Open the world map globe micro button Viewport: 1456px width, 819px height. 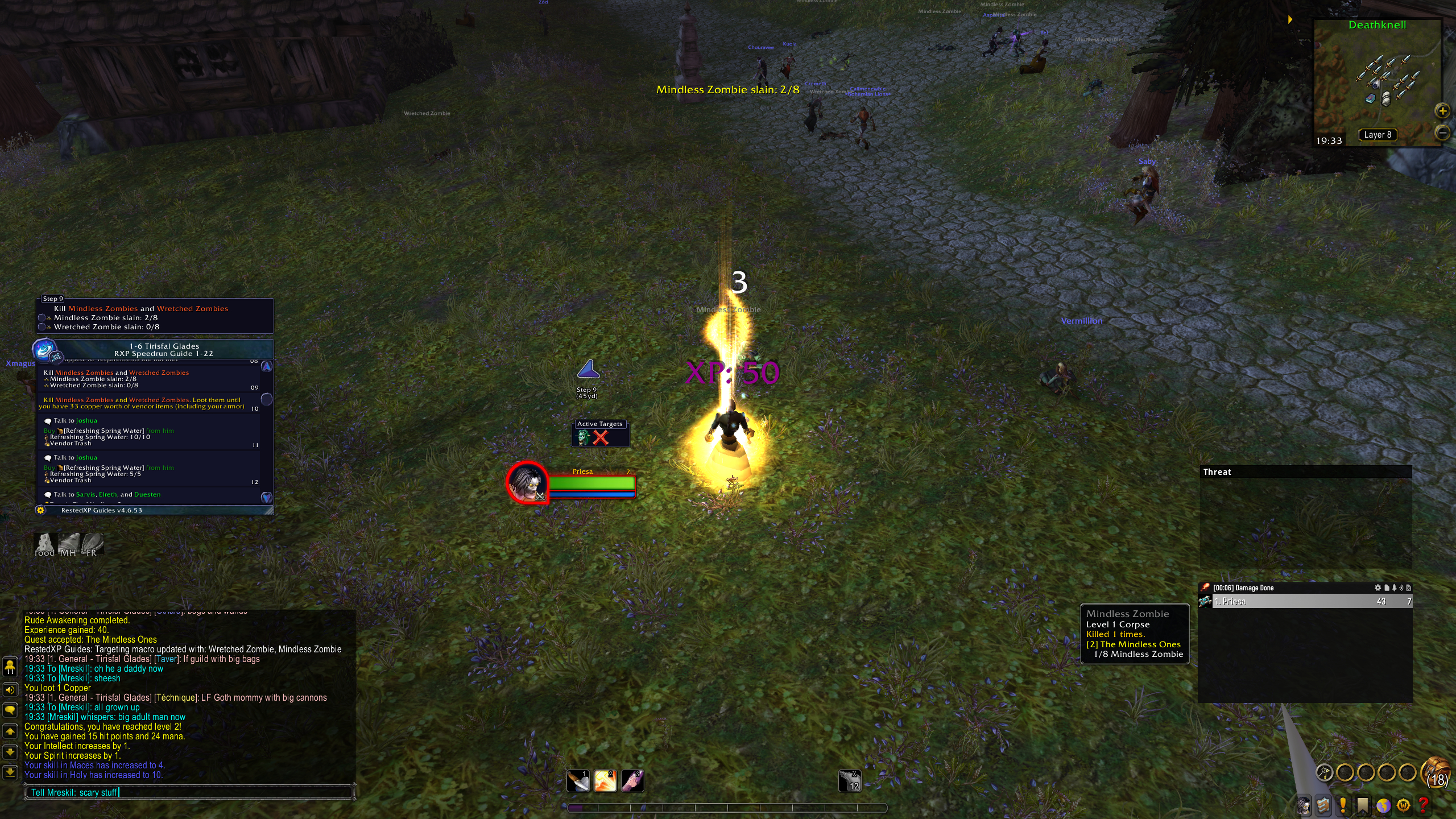[x=1383, y=805]
